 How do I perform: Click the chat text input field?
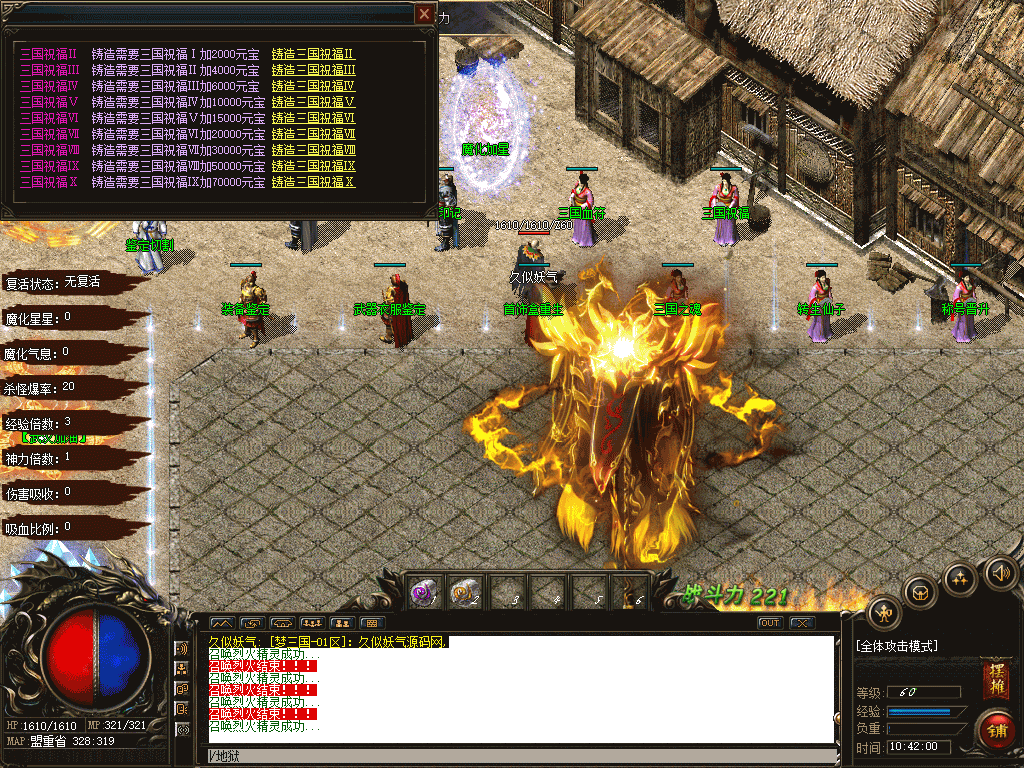coord(520,755)
